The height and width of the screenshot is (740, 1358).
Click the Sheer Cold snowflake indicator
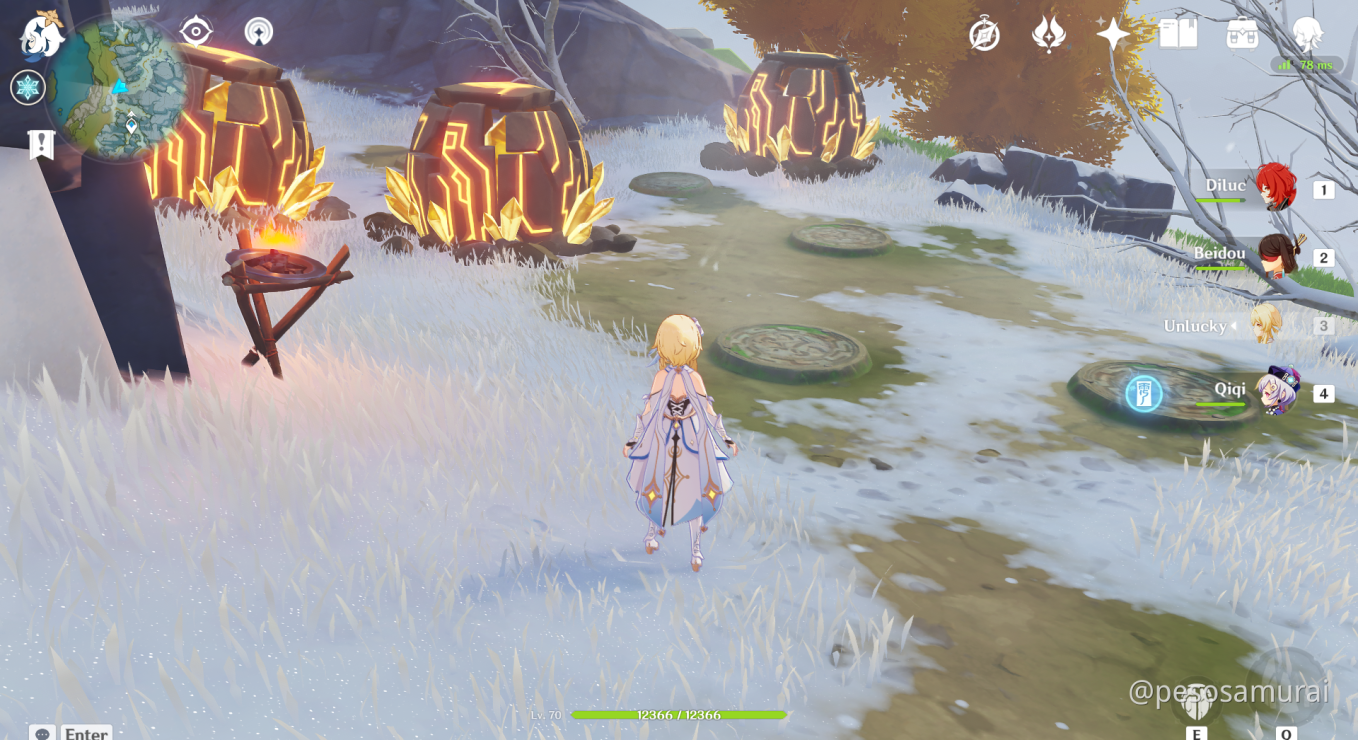pyautogui.click(x=28, y=88)
